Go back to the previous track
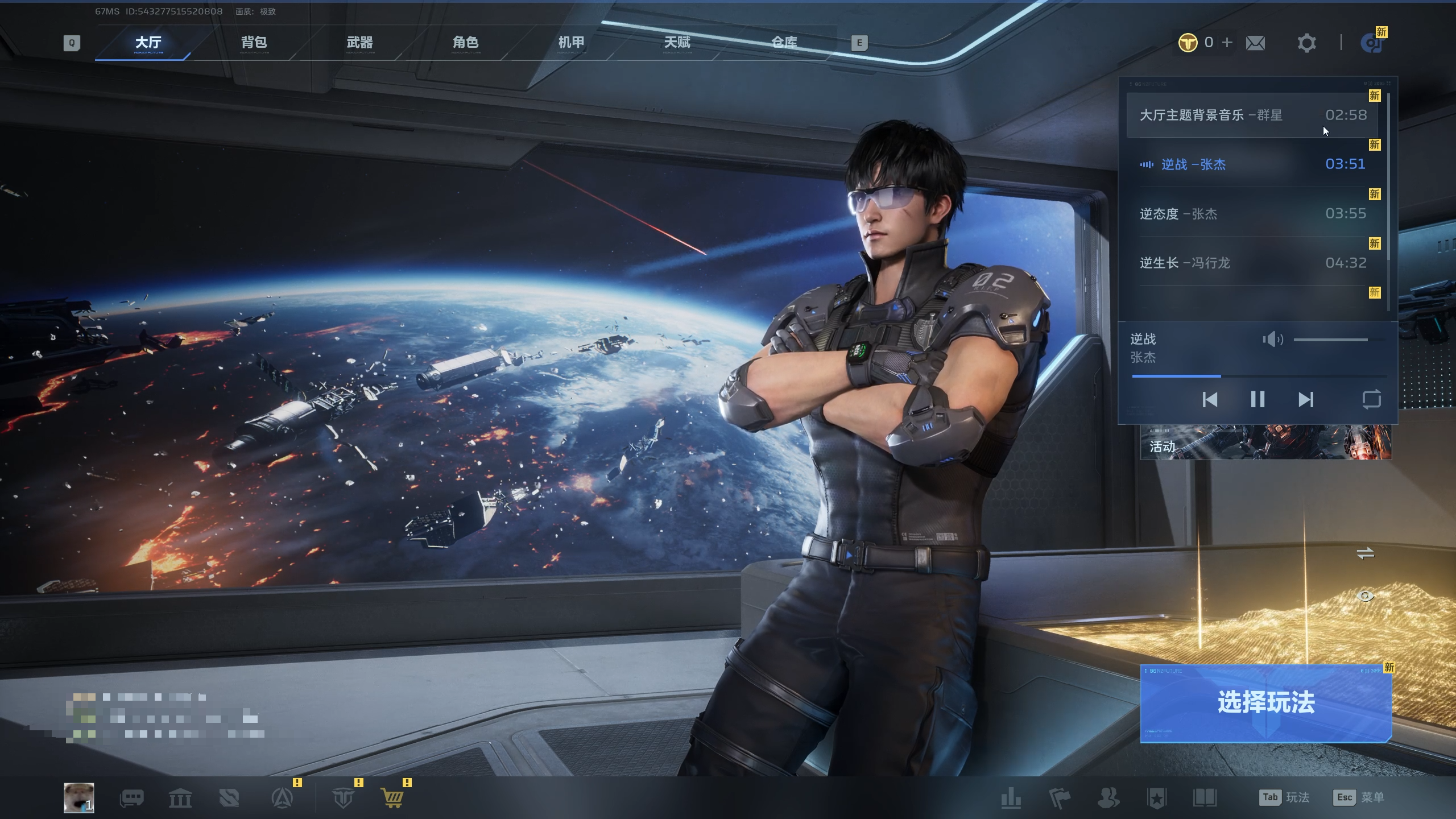The width and height of the screenshot is (1456, 819). click(1210, 399)
